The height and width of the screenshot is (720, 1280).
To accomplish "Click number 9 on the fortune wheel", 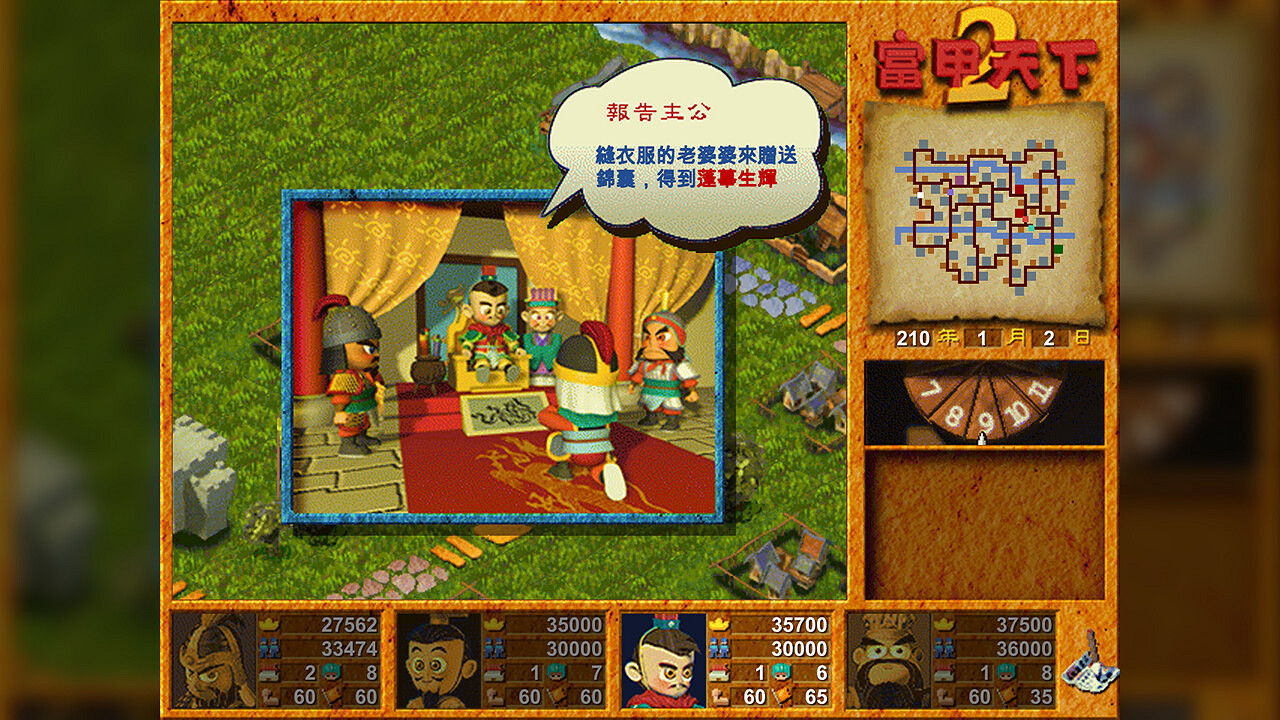I will pos(987,422).
